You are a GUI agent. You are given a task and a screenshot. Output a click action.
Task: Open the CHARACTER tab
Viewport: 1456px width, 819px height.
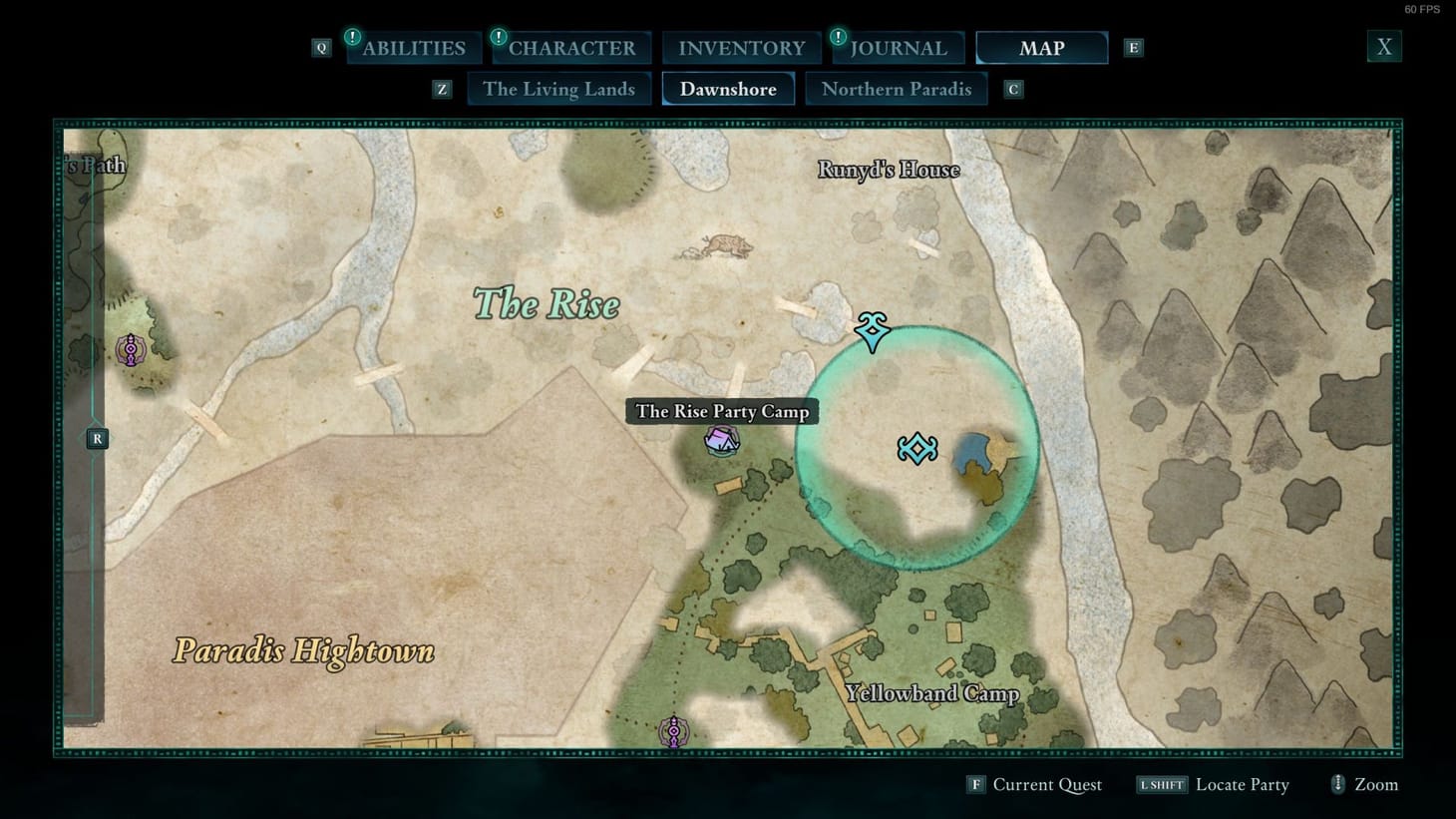pyautogui.click(x=570, y=47)
